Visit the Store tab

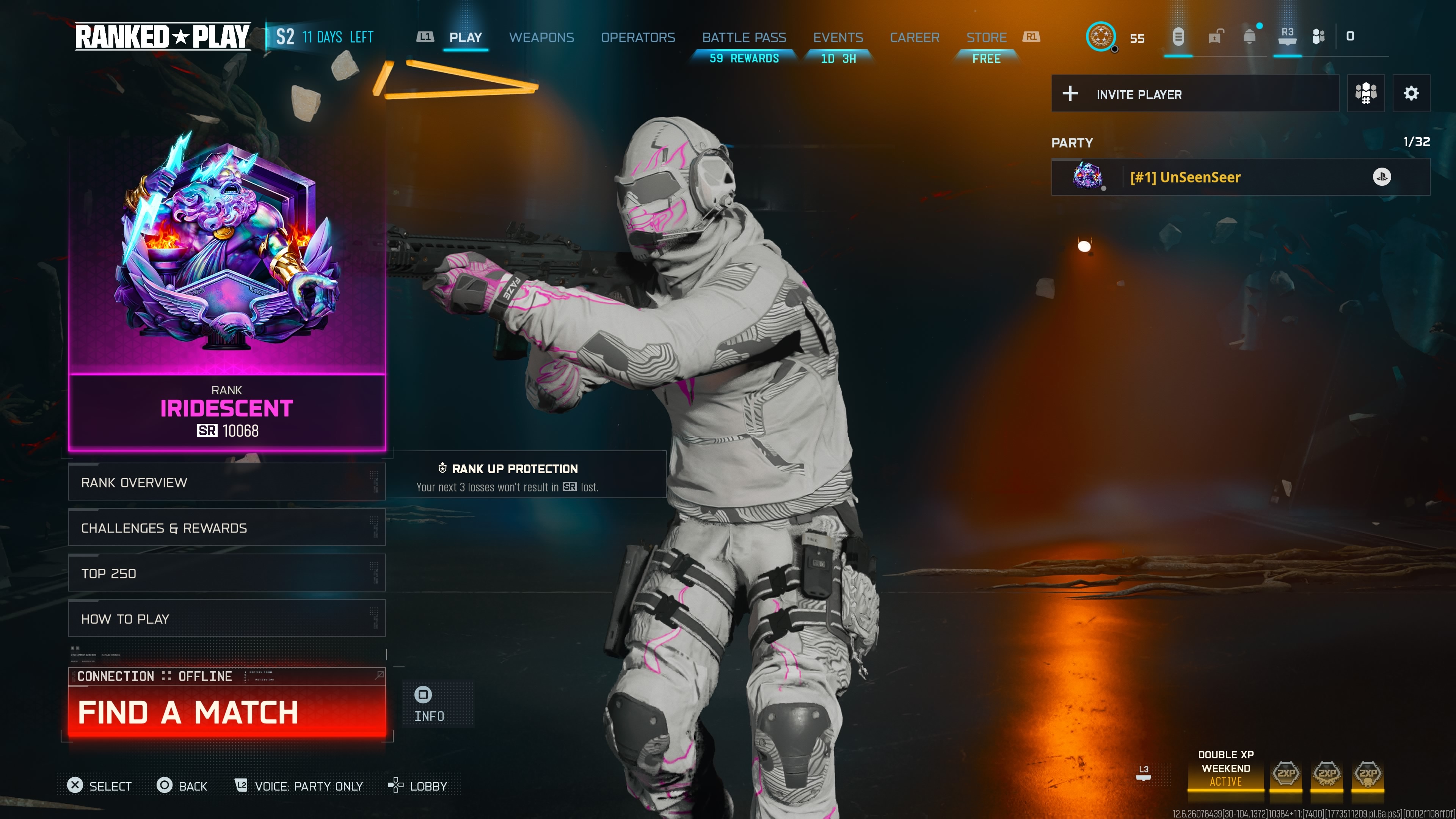986,37
